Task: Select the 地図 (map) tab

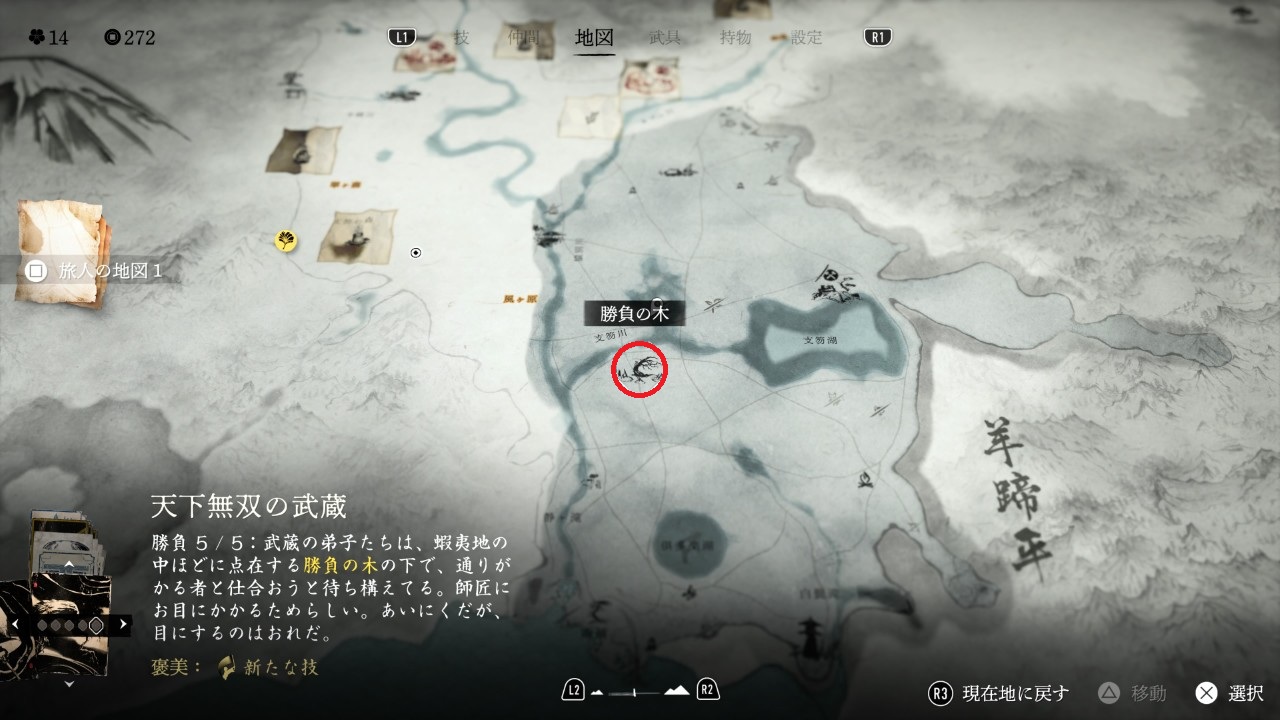Action: 595,38
